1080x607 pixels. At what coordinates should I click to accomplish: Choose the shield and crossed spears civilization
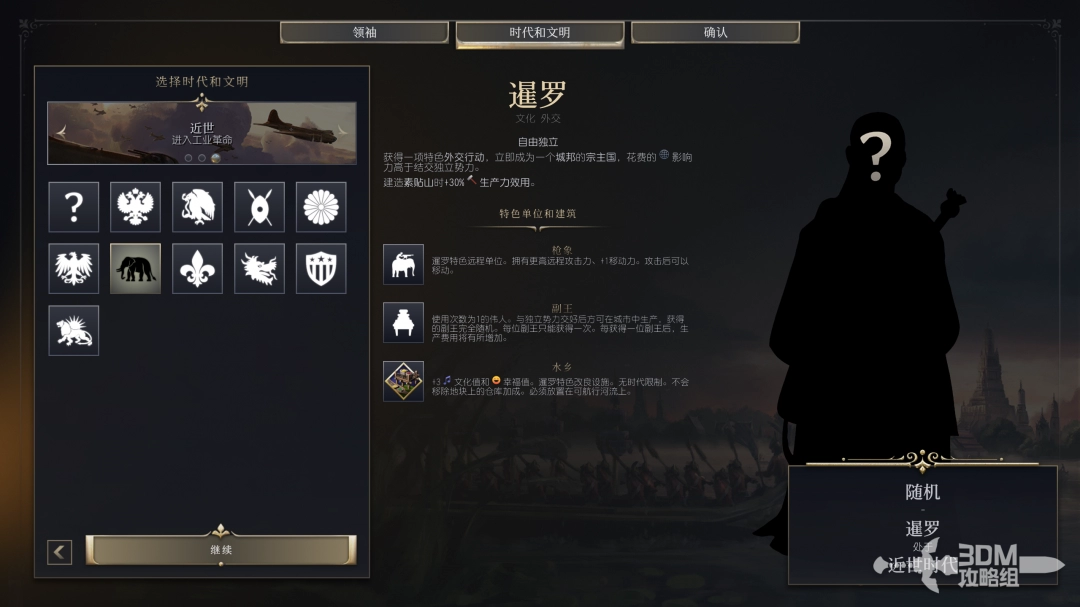[259, 207]
